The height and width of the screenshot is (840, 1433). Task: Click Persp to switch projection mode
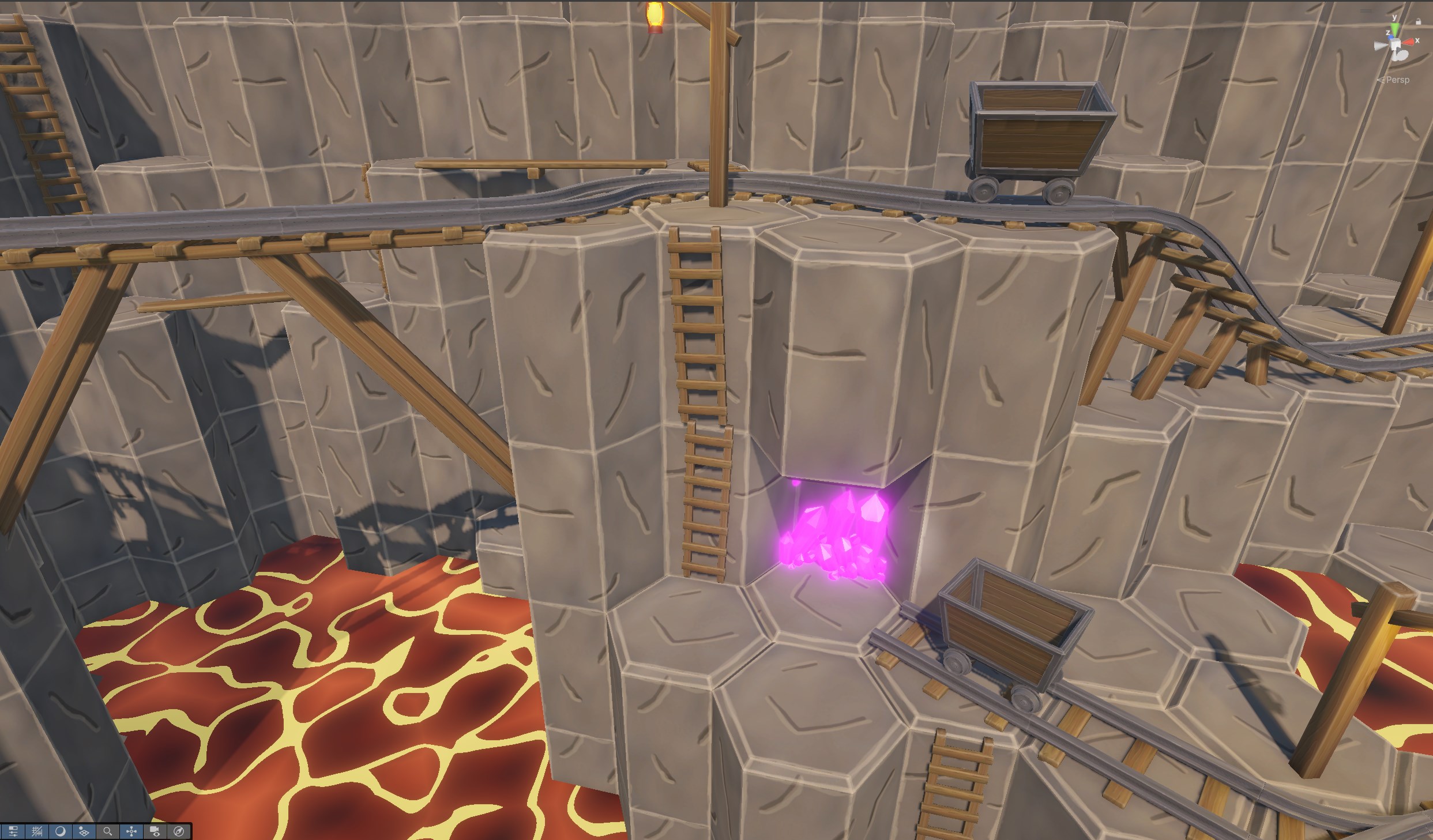[1398, 80]
